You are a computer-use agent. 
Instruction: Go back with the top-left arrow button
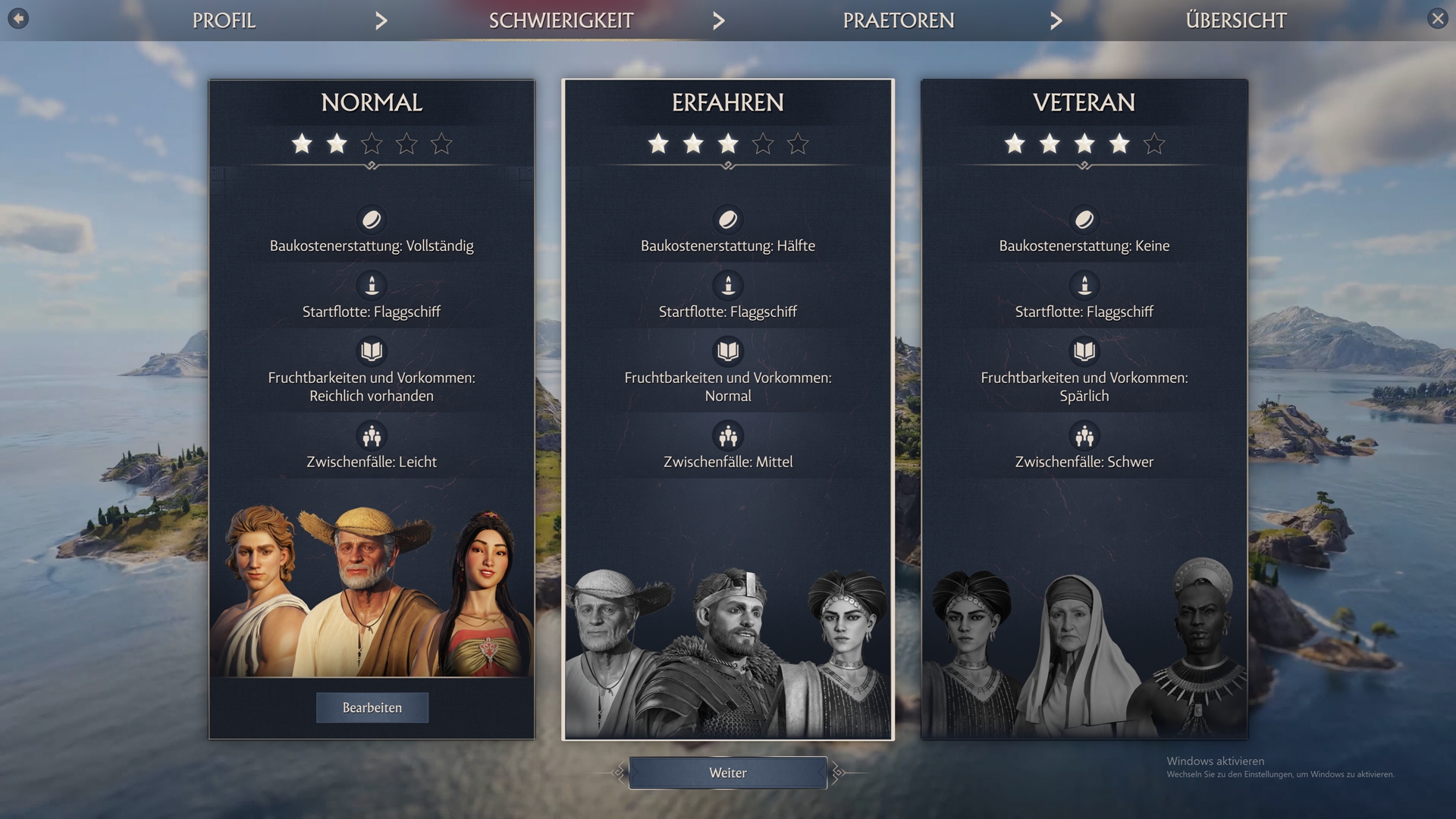(x=18, y=18)
